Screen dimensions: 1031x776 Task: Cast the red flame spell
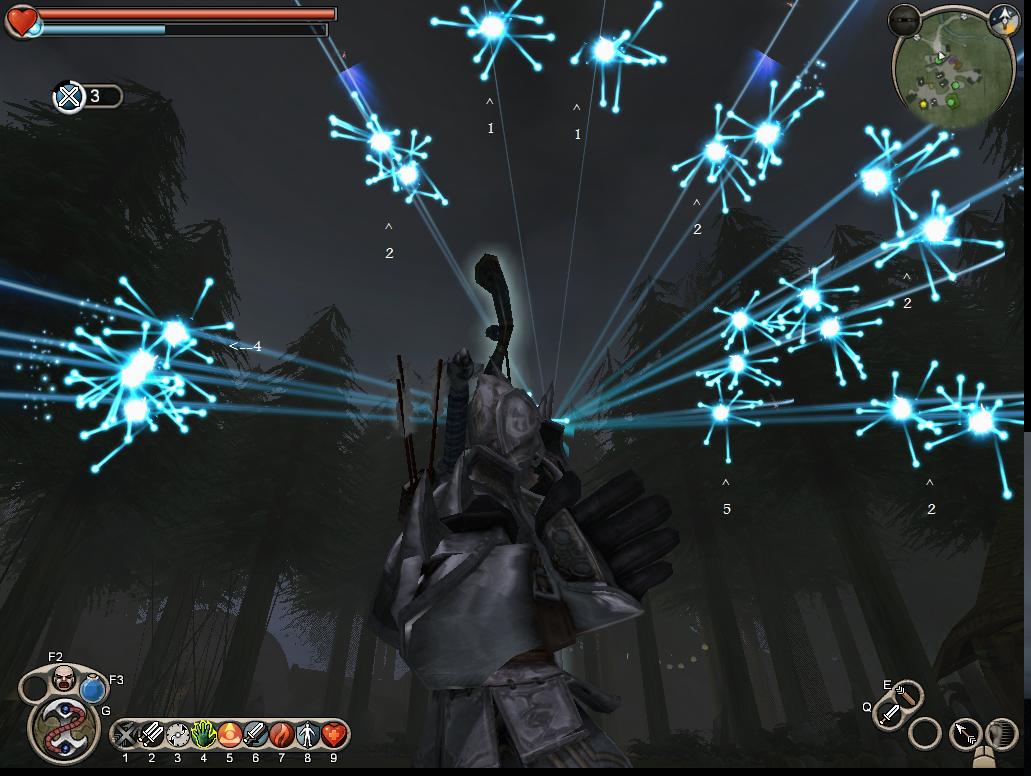(x=282, y=736)
